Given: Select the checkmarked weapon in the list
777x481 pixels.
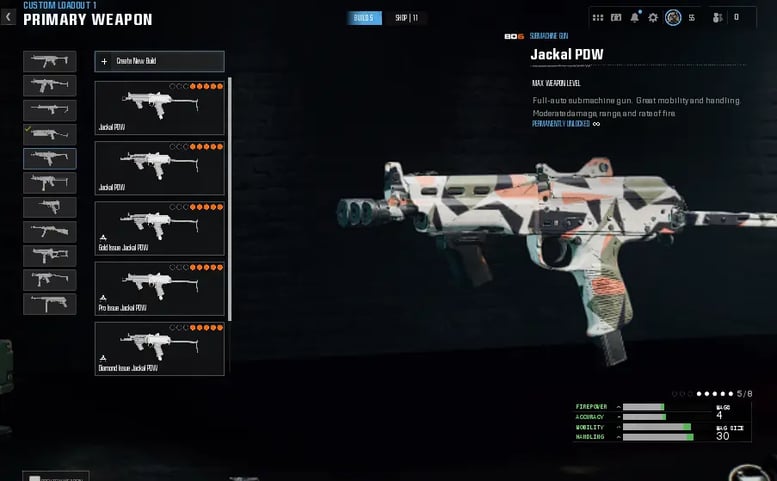Looking at the screenshot, I should point(50,134).
